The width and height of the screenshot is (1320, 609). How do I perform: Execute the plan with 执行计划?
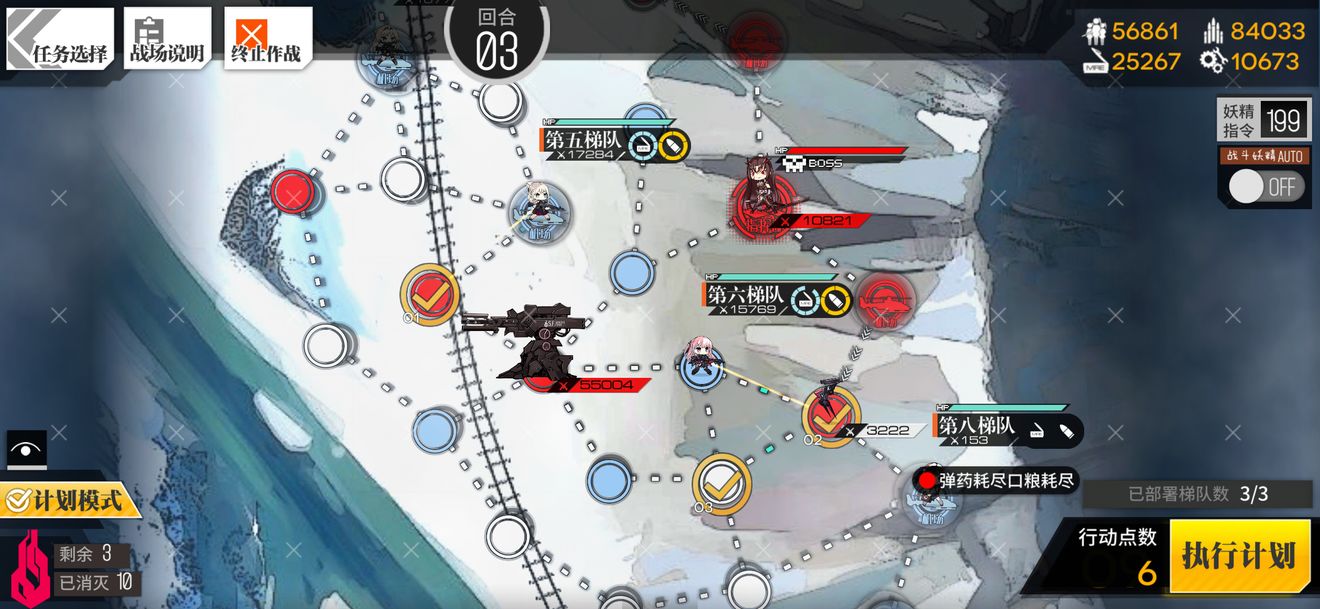coord(1239,555)
